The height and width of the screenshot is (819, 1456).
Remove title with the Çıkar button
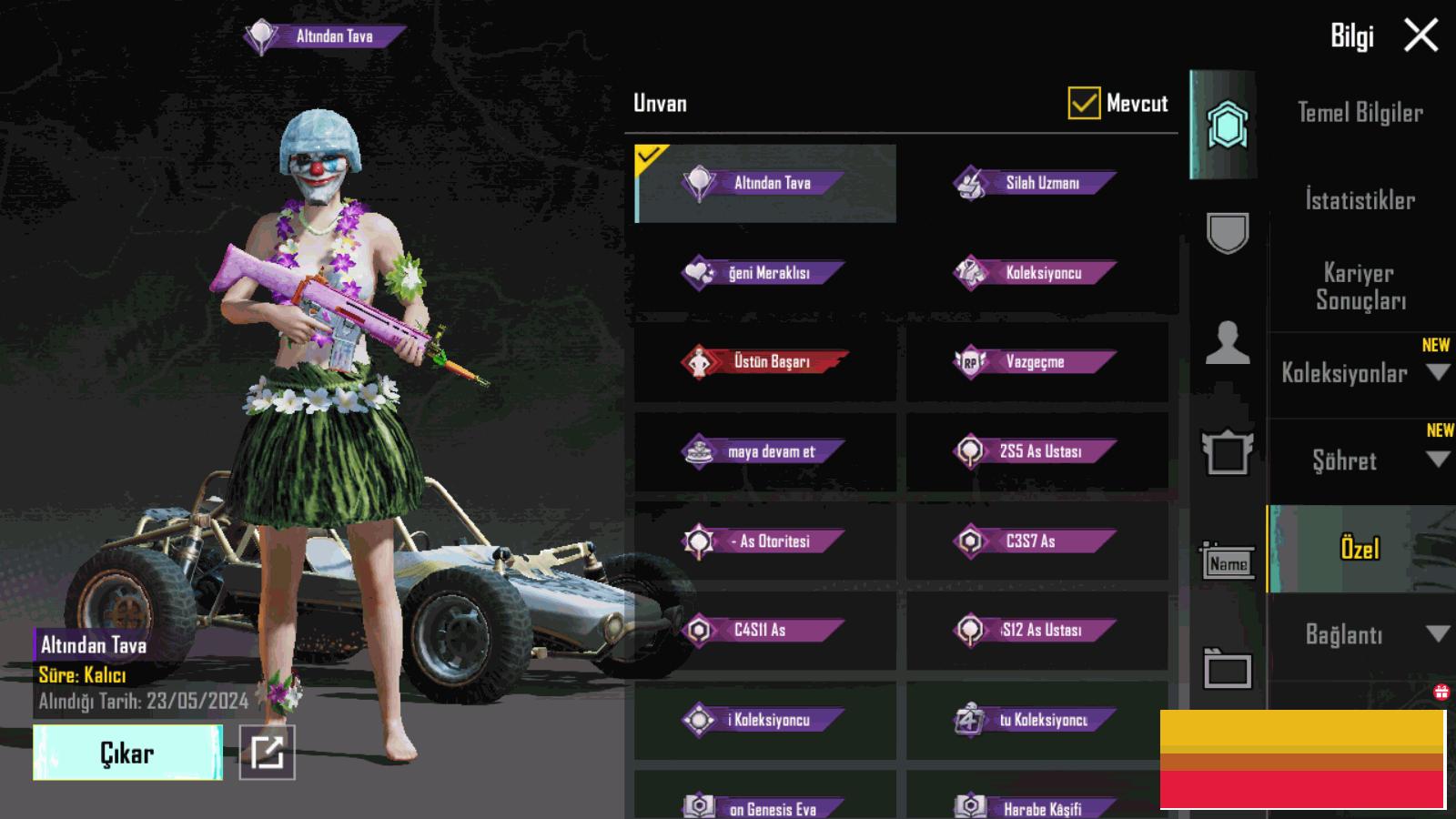[x=127, y=753]
